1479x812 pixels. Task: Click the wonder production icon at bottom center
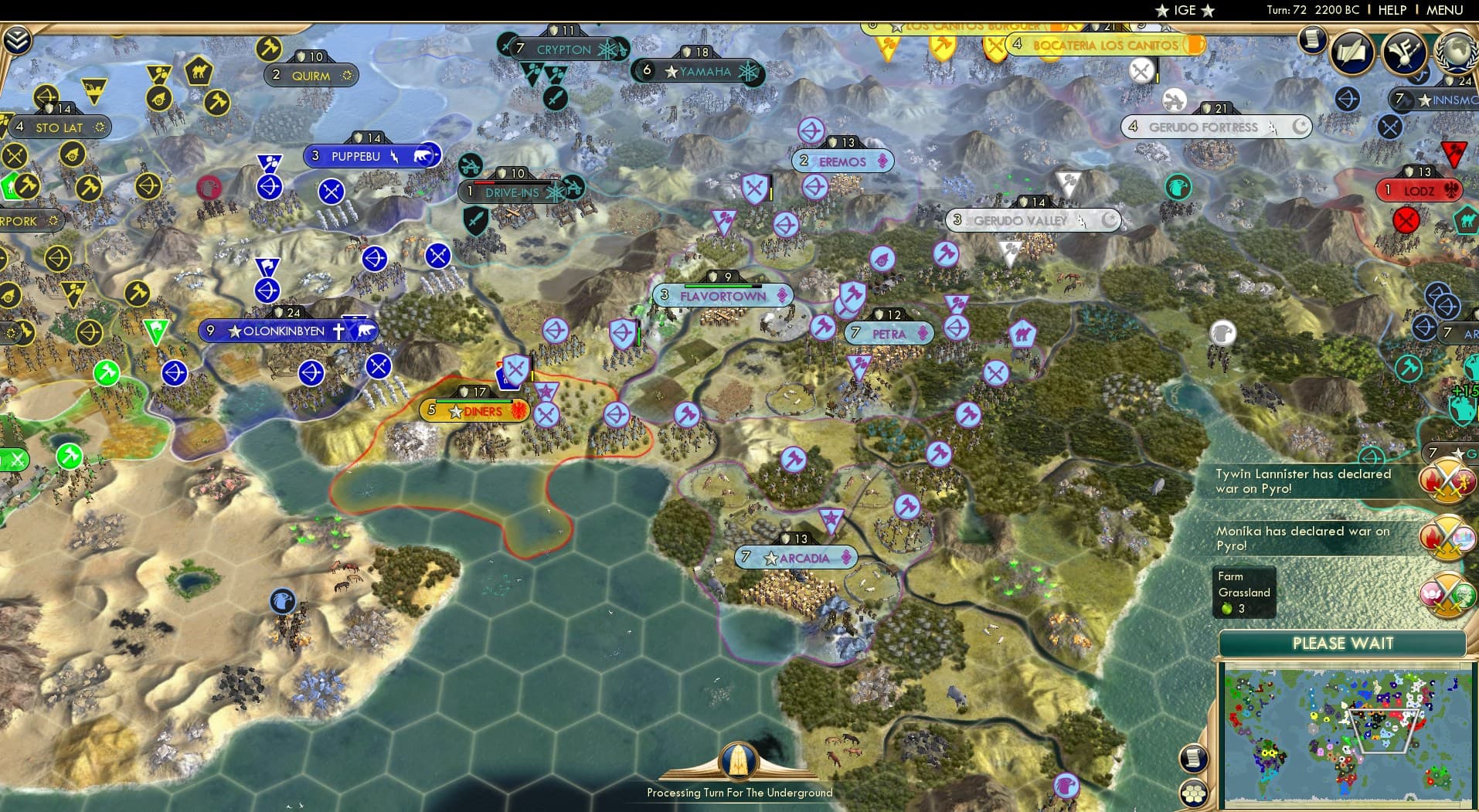[x=739, y=761]
